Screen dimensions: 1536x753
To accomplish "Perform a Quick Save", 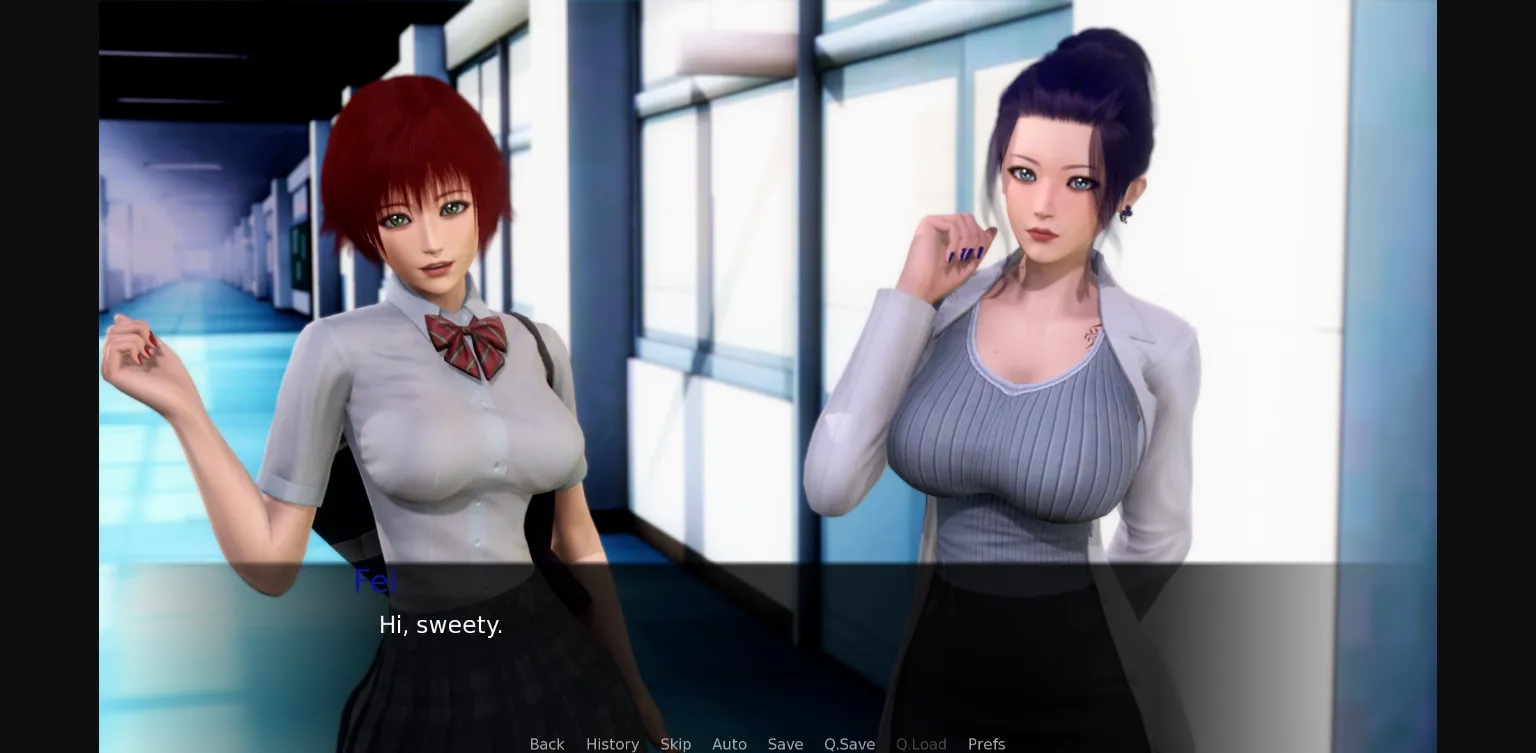I will (x=849, y=744).
